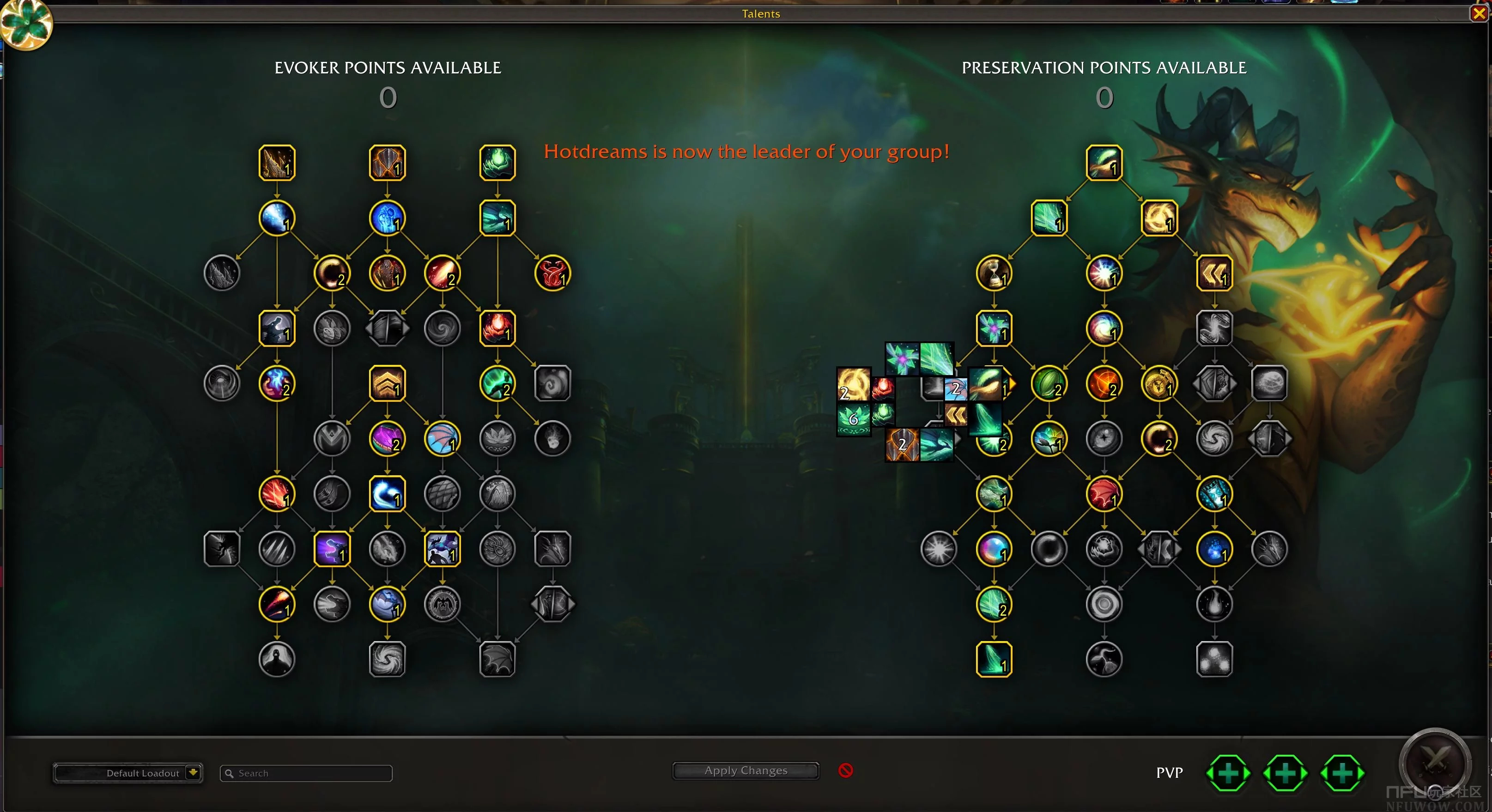
Task: Choose the greyed-out flame Preservation talent
Action: [1214, 604]
